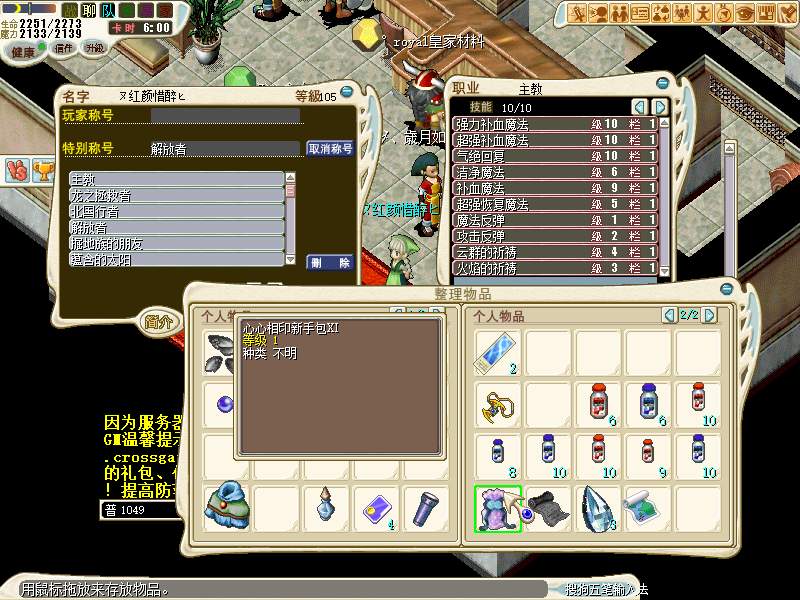The image size is (800, 600).
Task: Select the purple gift bag item
Action: click(x=497, y=507)
